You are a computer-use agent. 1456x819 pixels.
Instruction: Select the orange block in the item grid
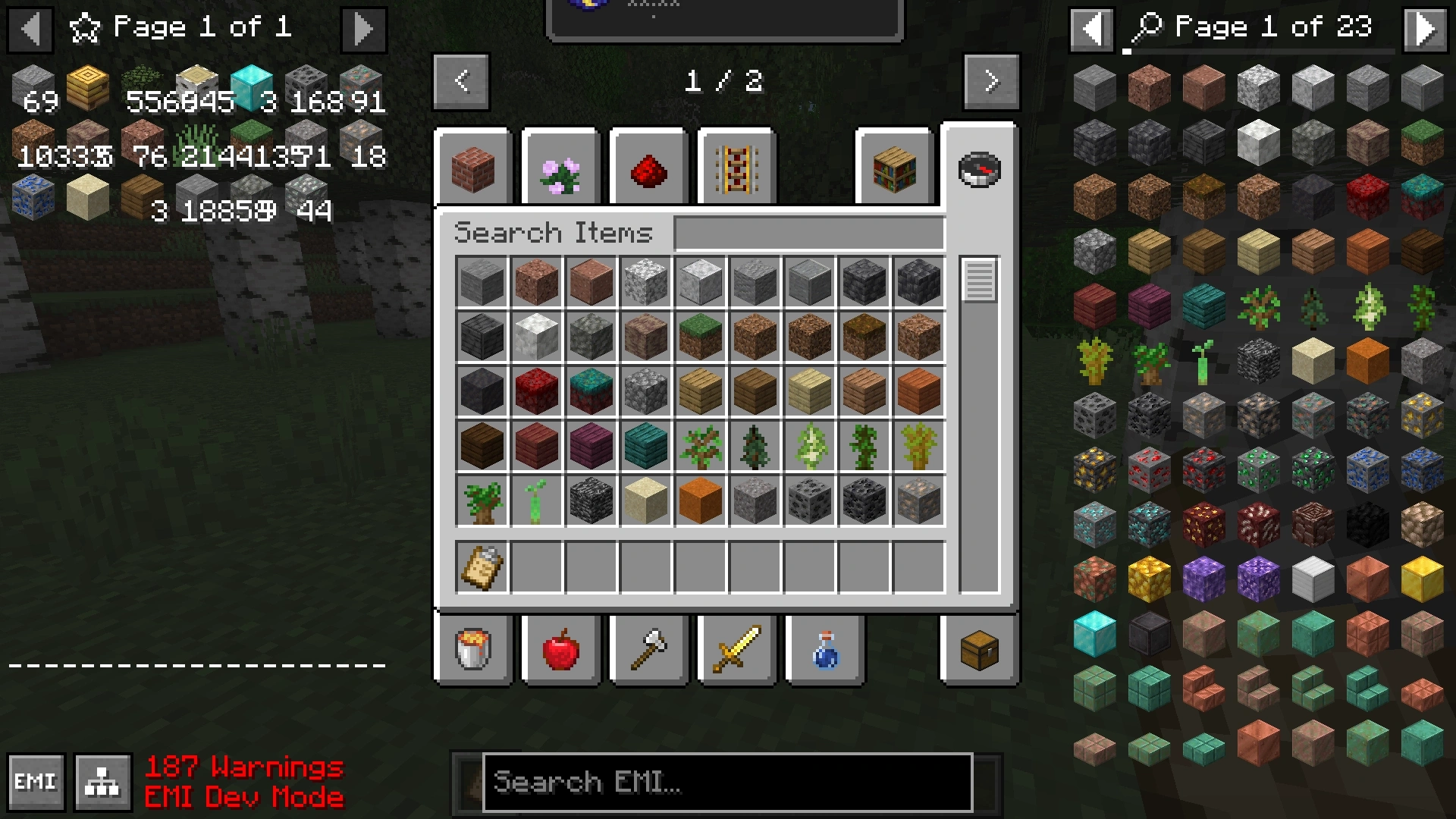coord(700,501)
